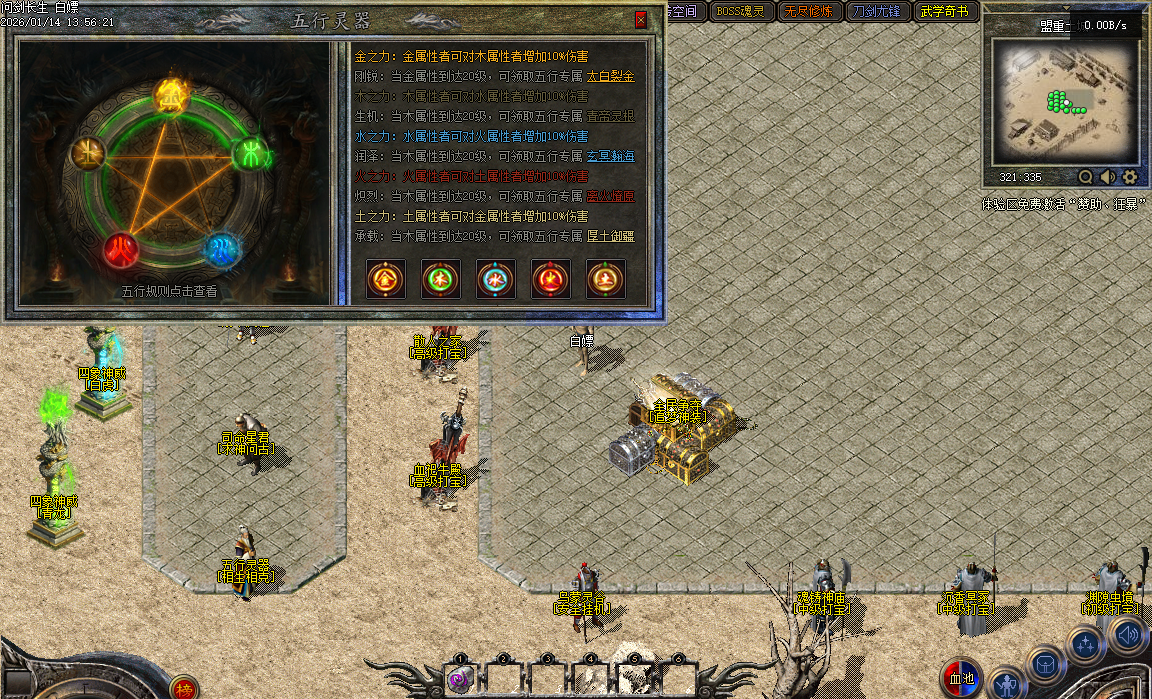1152x699 pixels.
Task: Click the flaming 金 orb on the pentagram
Action: (x=170, y=97)
